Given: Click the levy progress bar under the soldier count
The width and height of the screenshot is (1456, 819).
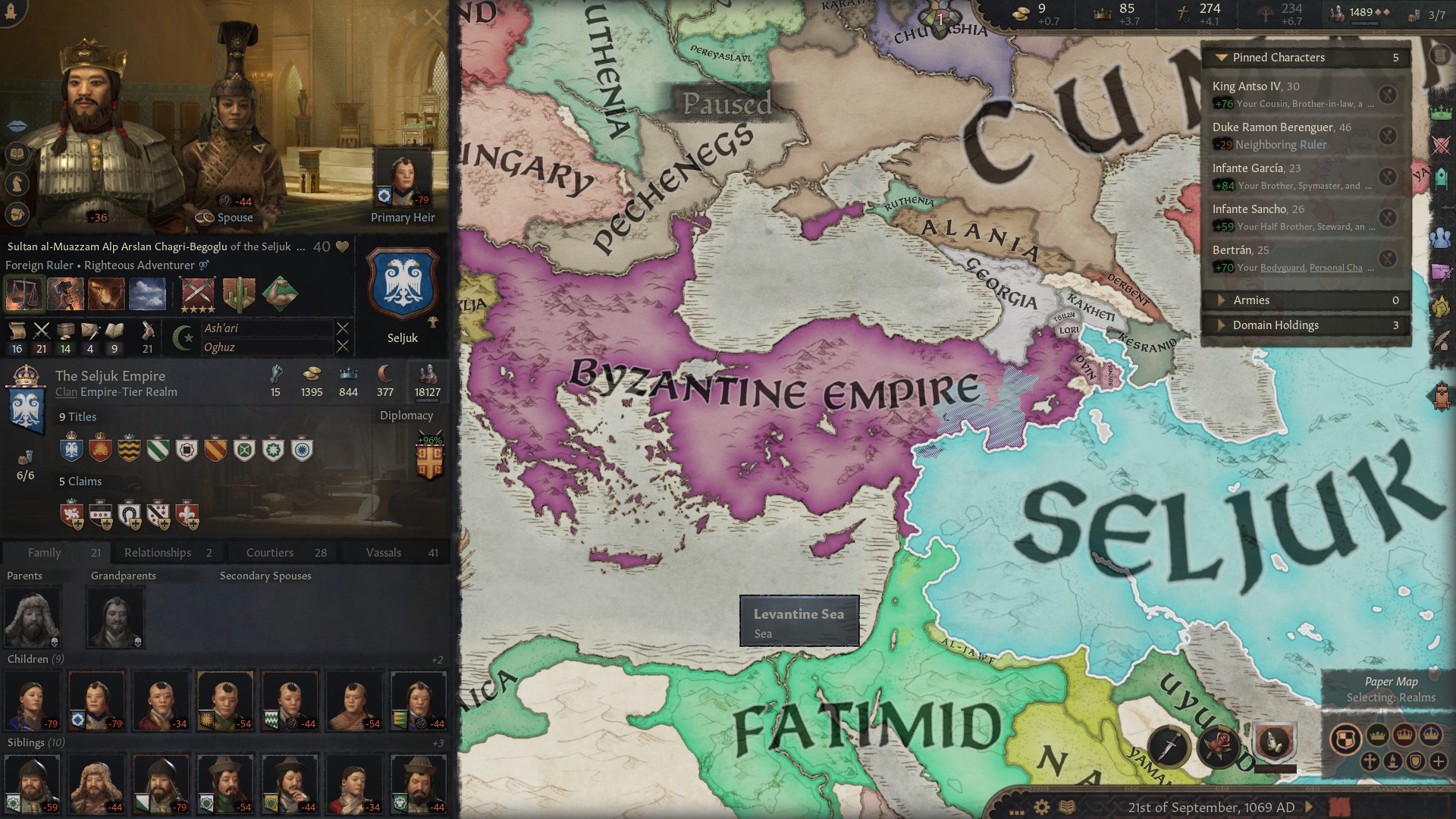Looking at the screenshot, I should tap(428, 400).
